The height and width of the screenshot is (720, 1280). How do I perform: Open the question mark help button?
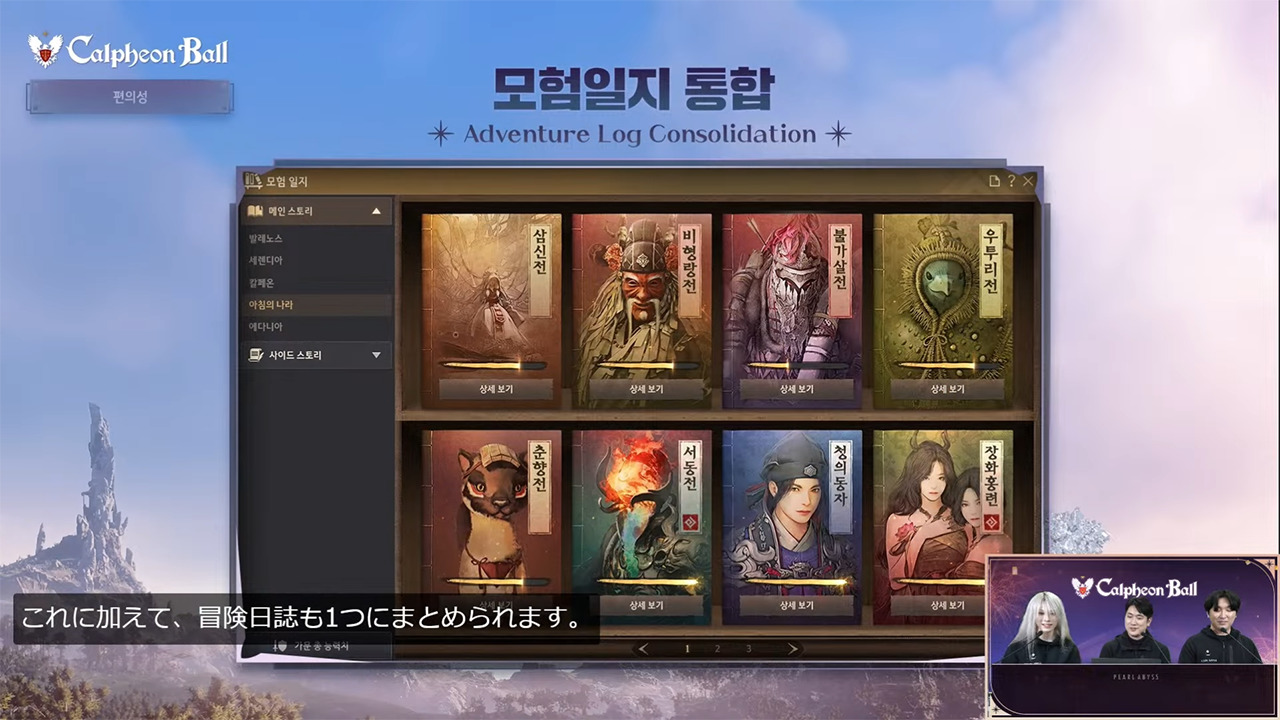[1011, 181]
